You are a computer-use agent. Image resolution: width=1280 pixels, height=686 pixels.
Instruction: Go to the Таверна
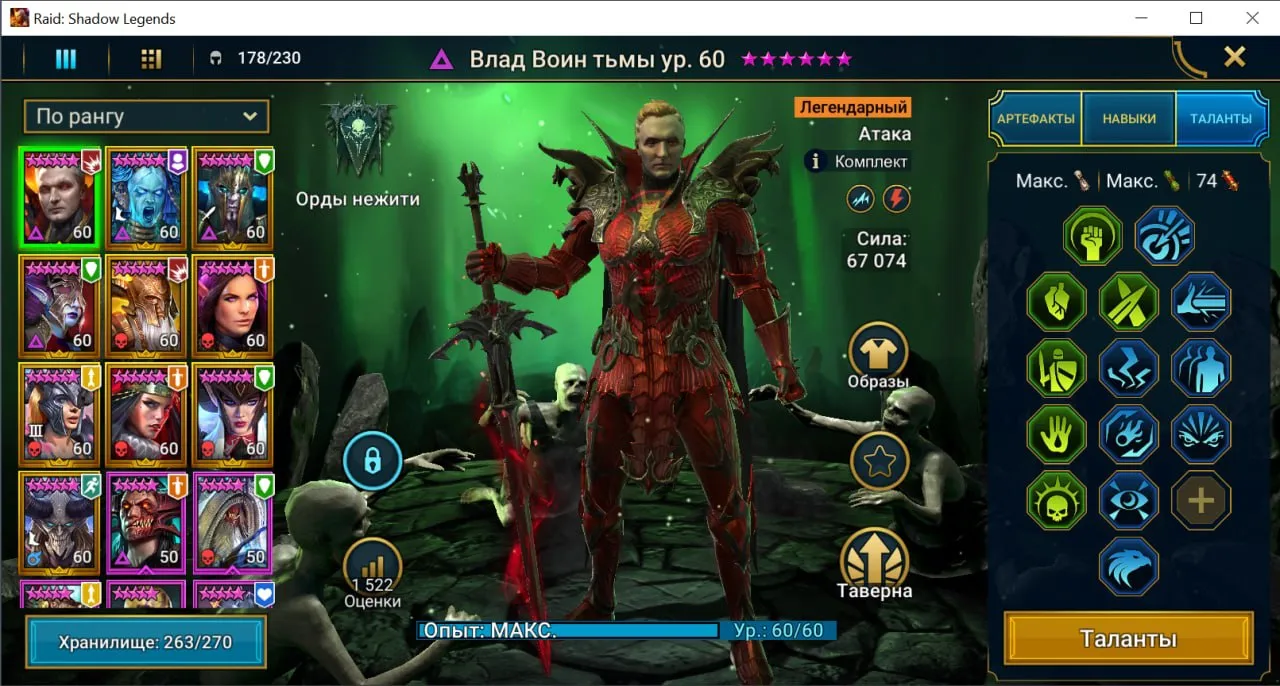(x=875, y=560)
